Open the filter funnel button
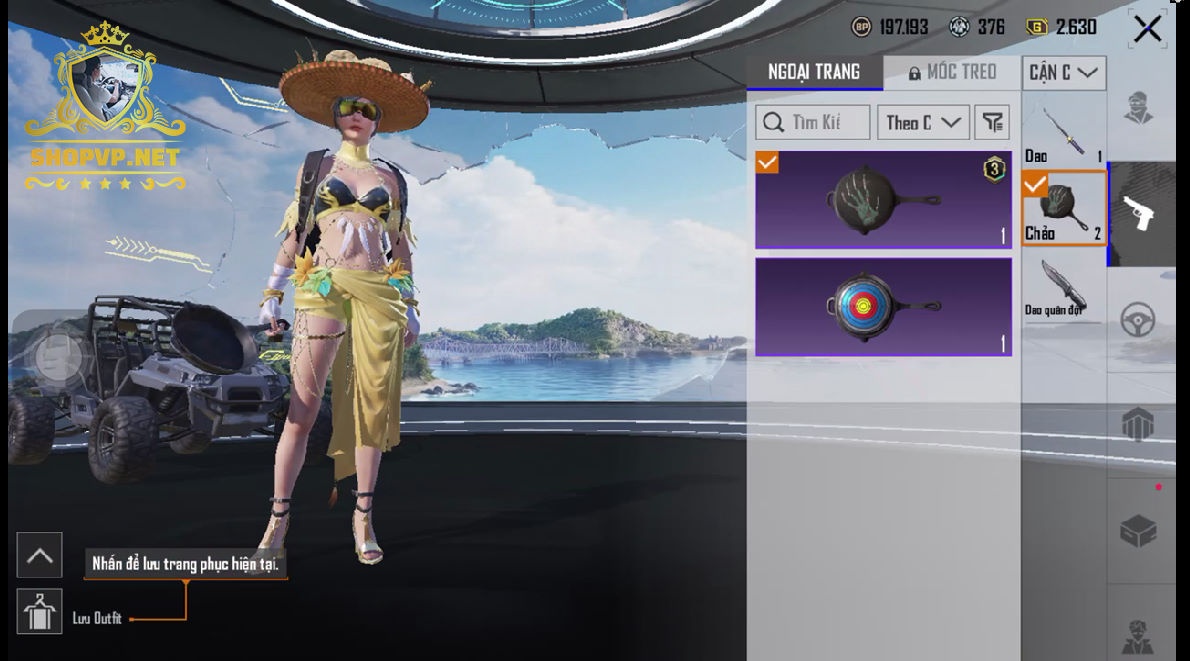 991,122
